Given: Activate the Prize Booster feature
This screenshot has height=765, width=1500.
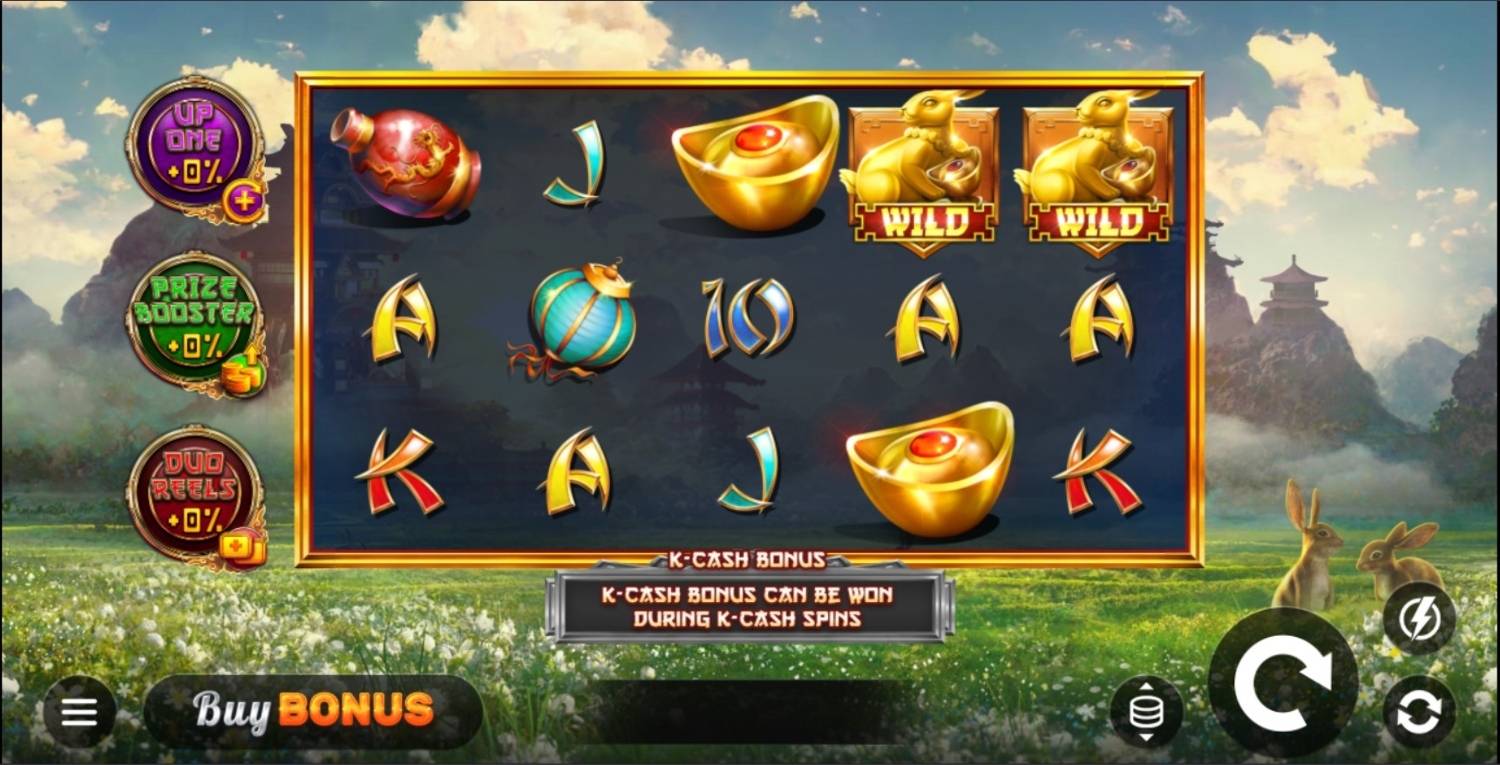Looking at the screenshot, I should click(x=196, y=318).
